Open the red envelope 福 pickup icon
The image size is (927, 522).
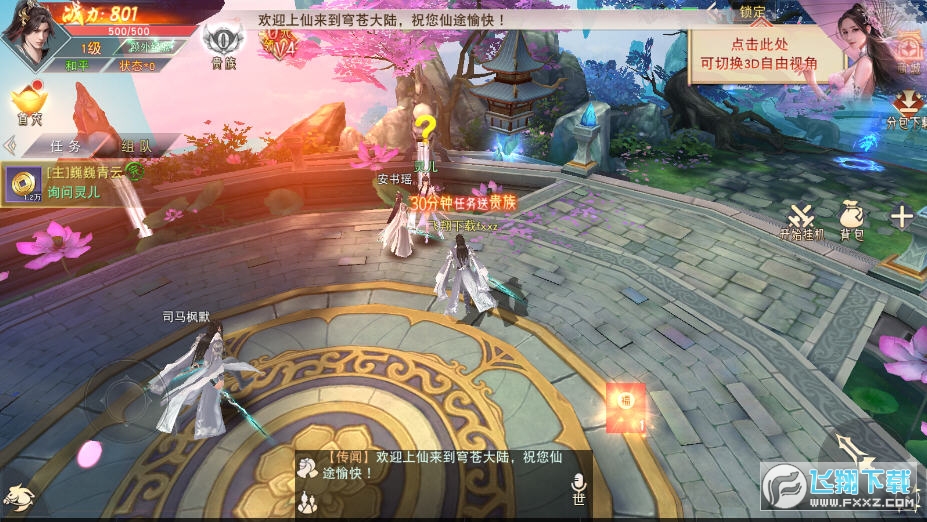click(627, 407)
